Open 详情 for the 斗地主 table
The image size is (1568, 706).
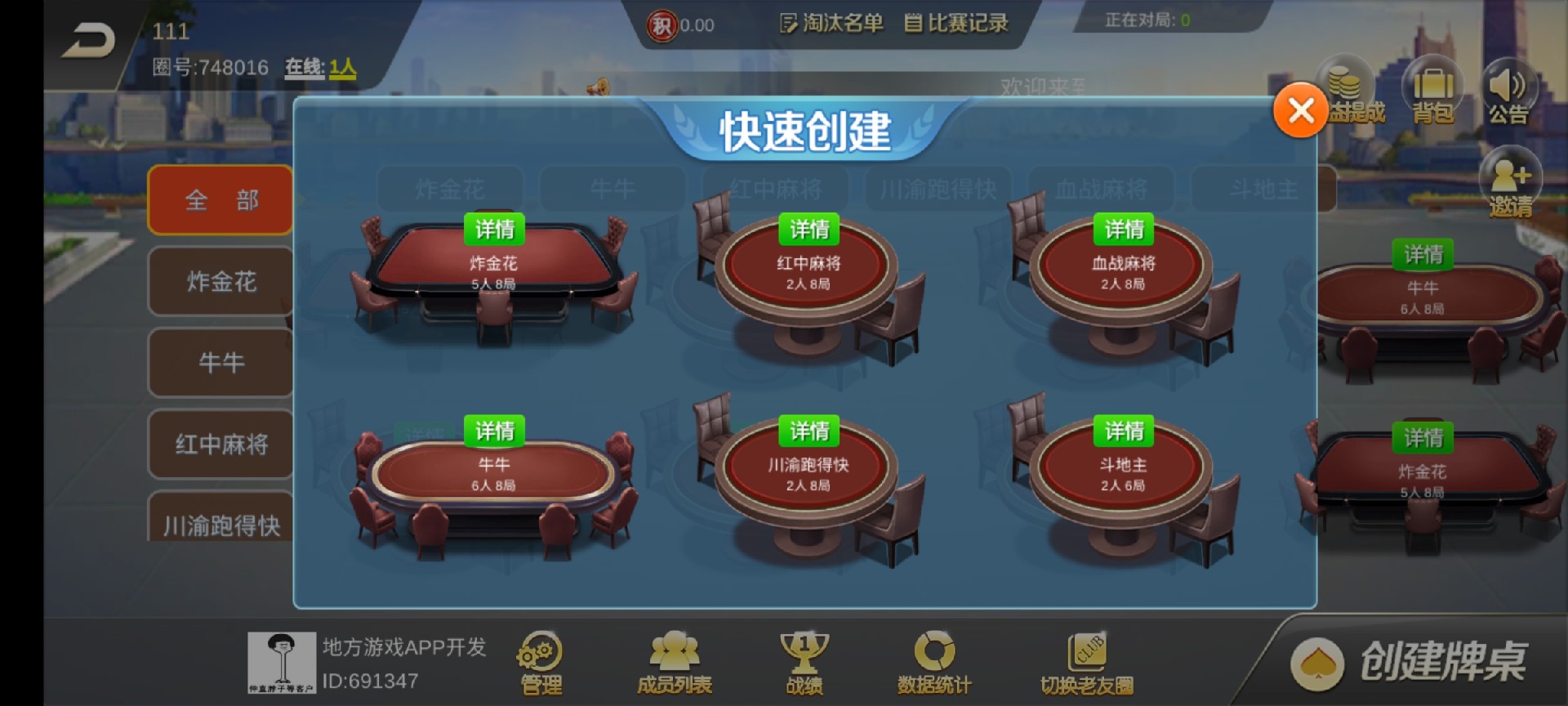click(x=1124, y=429)
